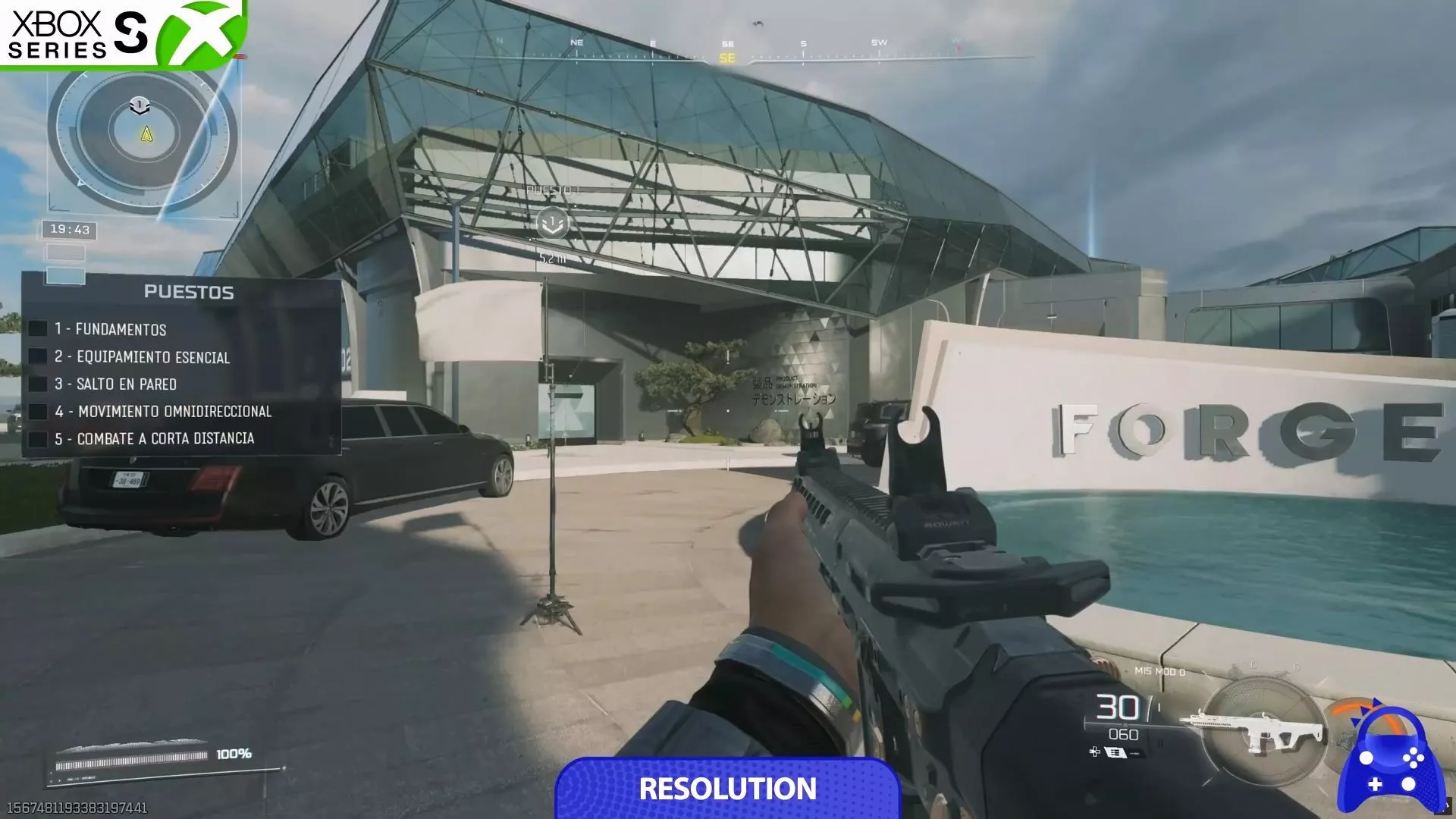This screenshot has height=819, width=1456.
Task: Click the lethal equipment magazine icon
Action: pyautogui.click(x=1115, y=753)
